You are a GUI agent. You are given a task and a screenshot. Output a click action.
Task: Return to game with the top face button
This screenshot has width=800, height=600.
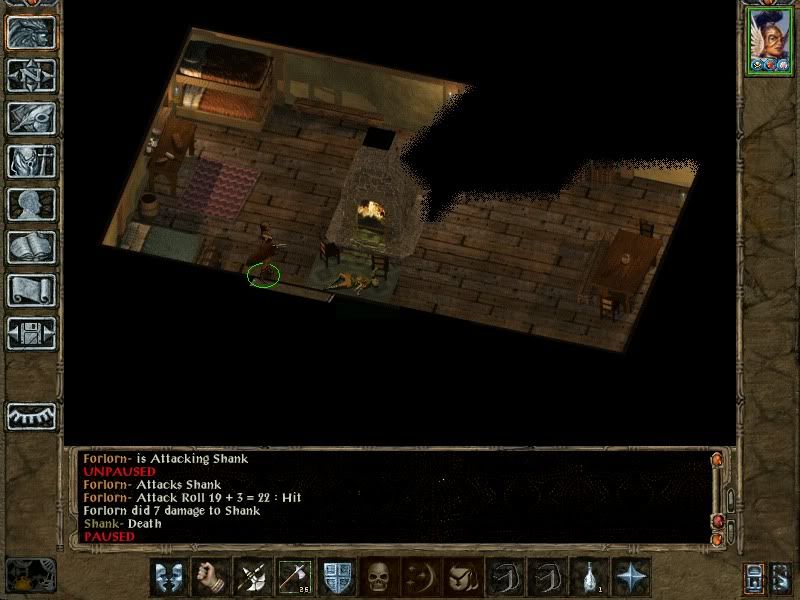click(x=30, y=32)
